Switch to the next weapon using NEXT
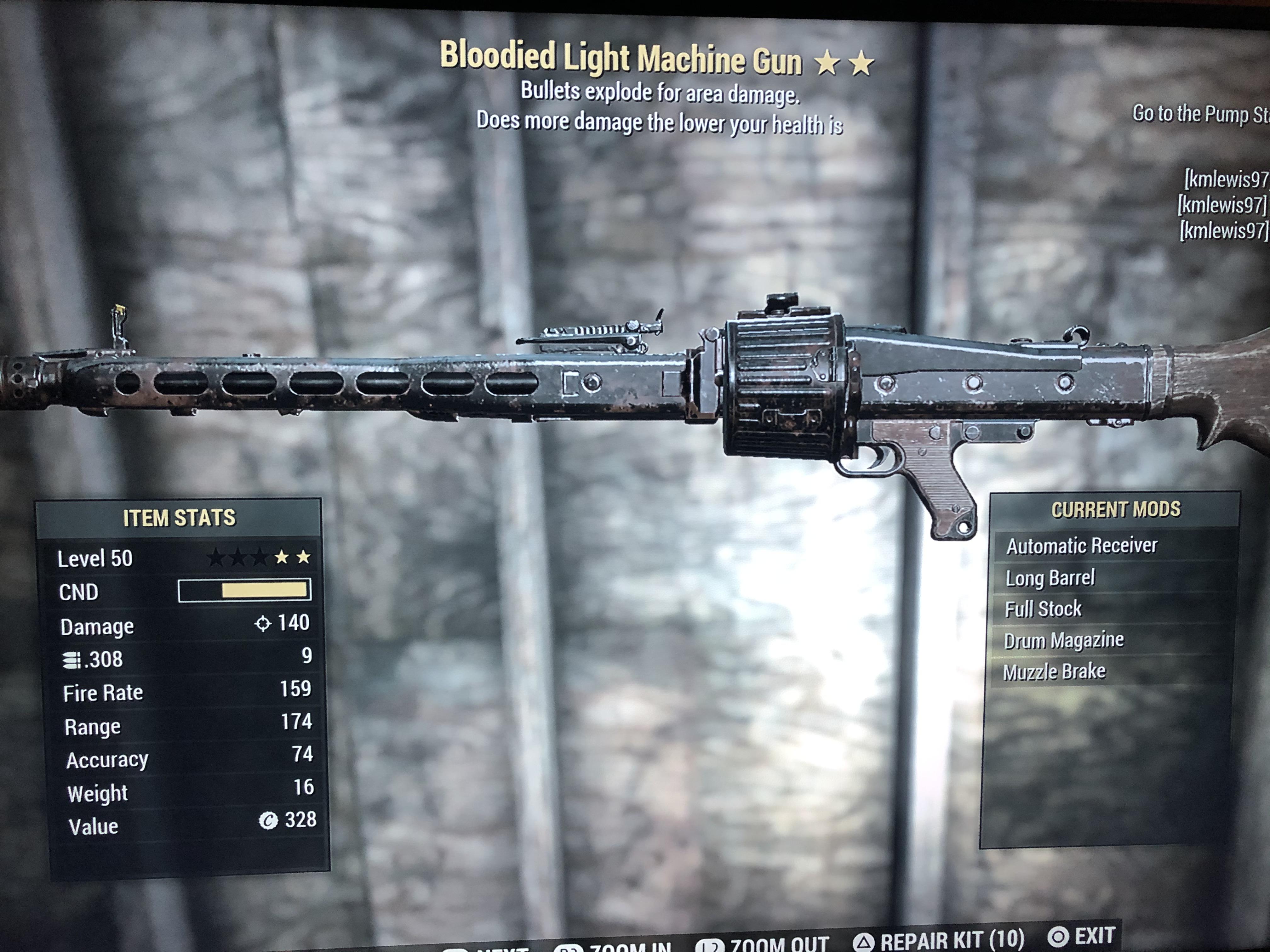The image size is (1270, 952). 502,950
